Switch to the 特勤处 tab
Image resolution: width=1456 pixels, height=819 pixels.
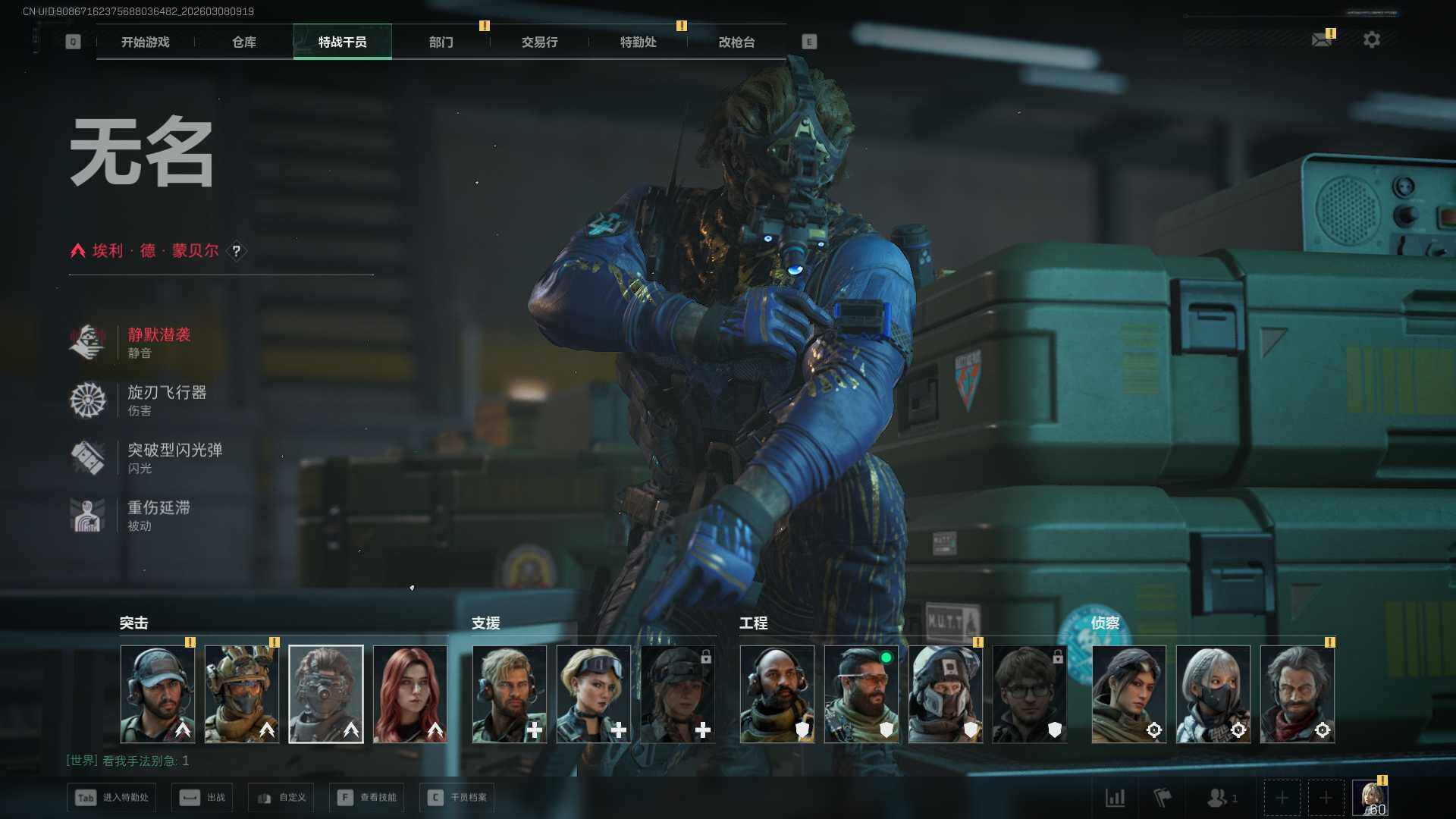click(639, 42)
